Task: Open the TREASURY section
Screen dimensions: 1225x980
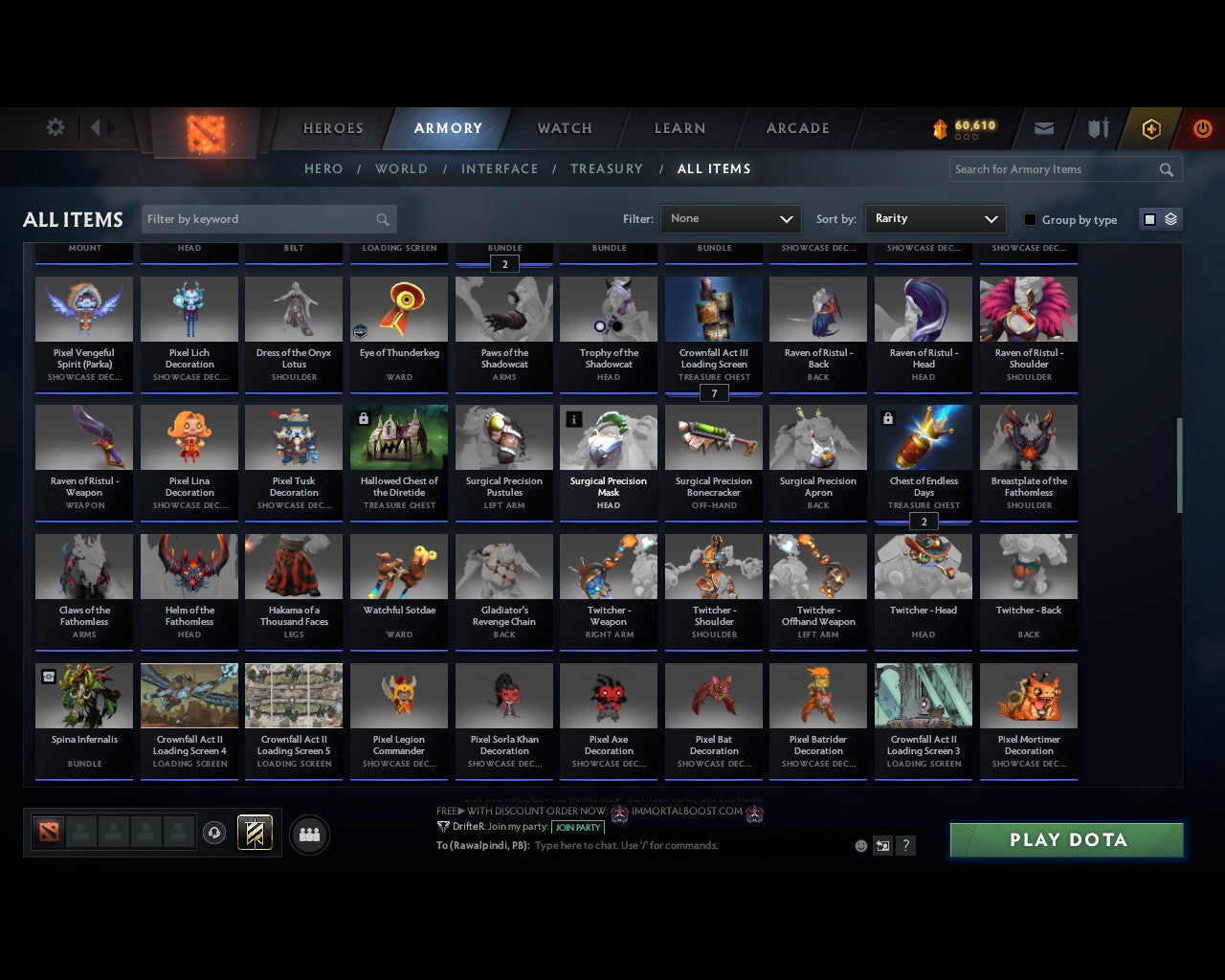Action: pos(606,168)
